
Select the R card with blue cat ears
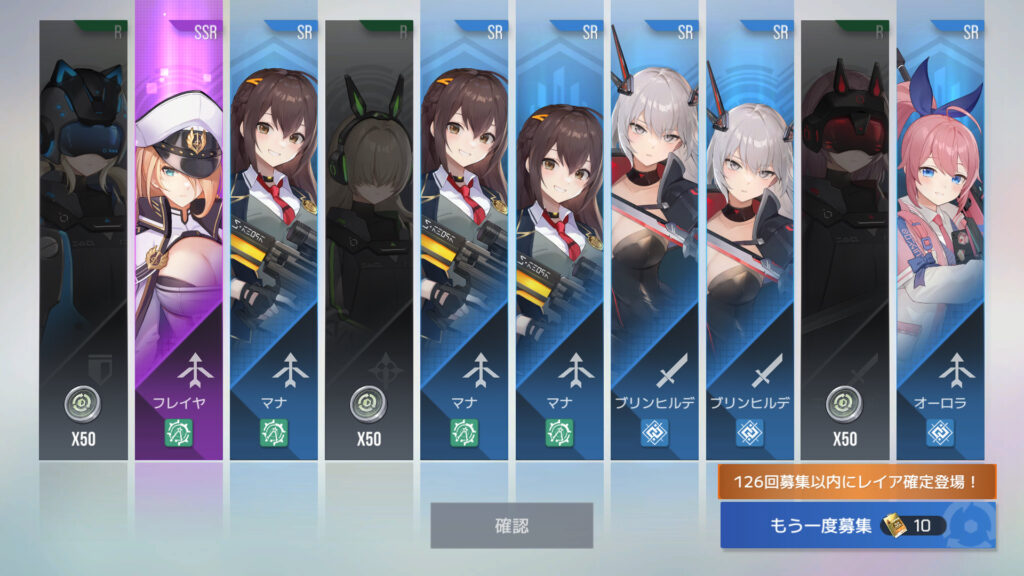pos(84,240)
